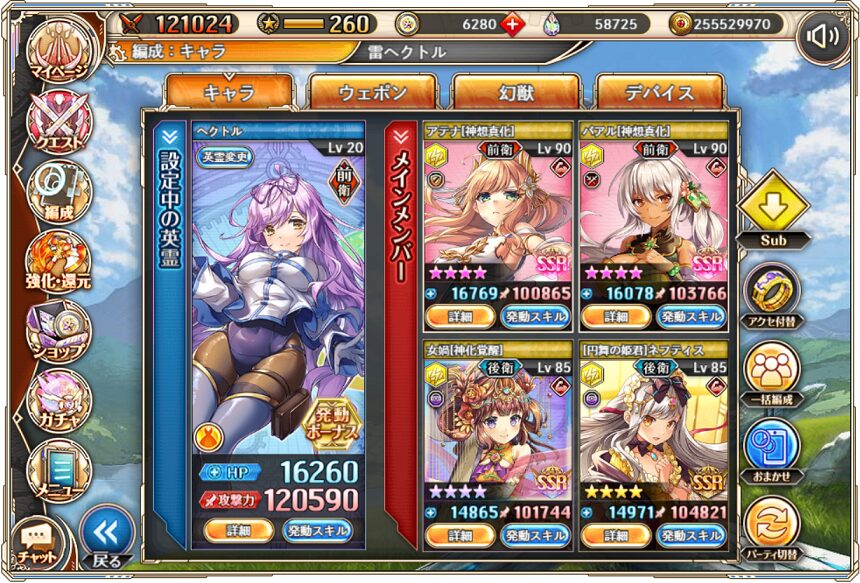This screenshot has width=860, height=583.
Task: Switch to the ウェポン tab
Action: coord(373,93)
